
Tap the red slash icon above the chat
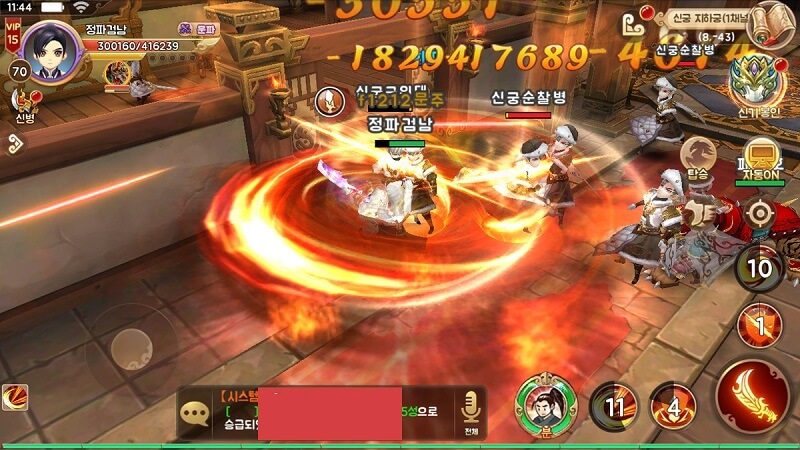[15, 397]
